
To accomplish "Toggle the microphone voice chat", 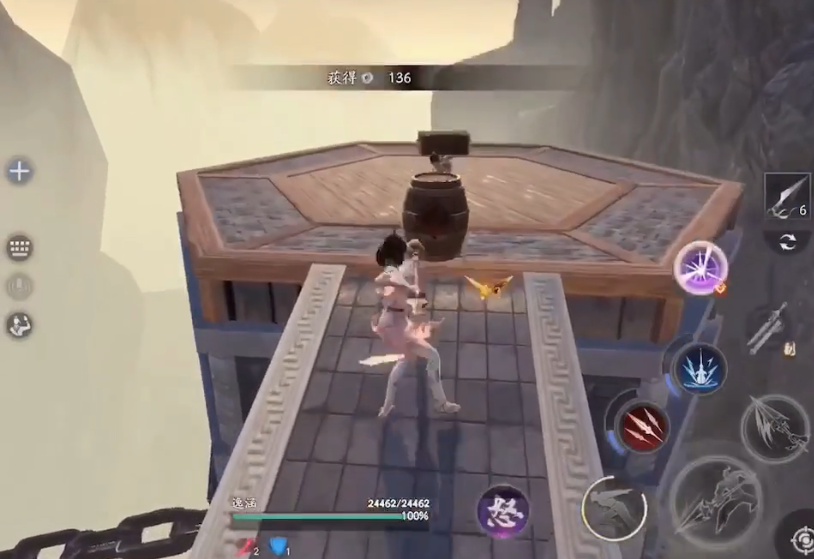I will 19,286.
